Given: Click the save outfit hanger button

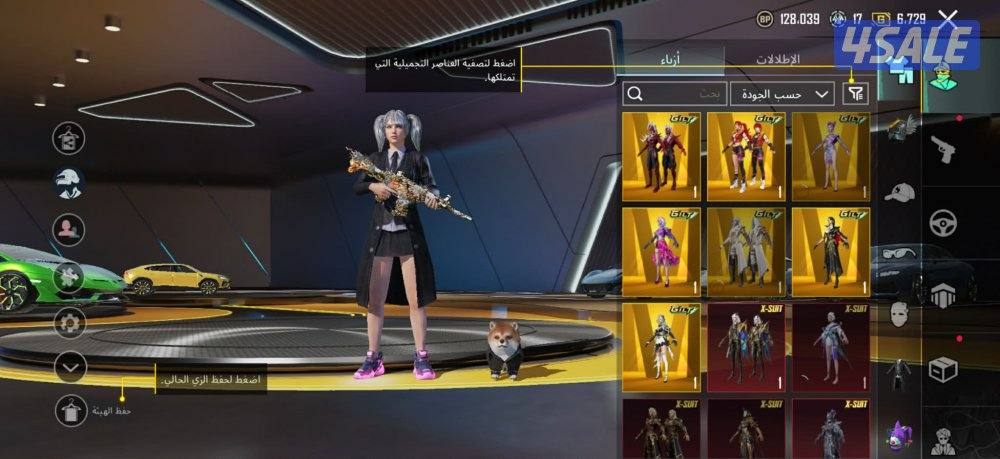Looking at the screenshot, I should tap(71, 410).
